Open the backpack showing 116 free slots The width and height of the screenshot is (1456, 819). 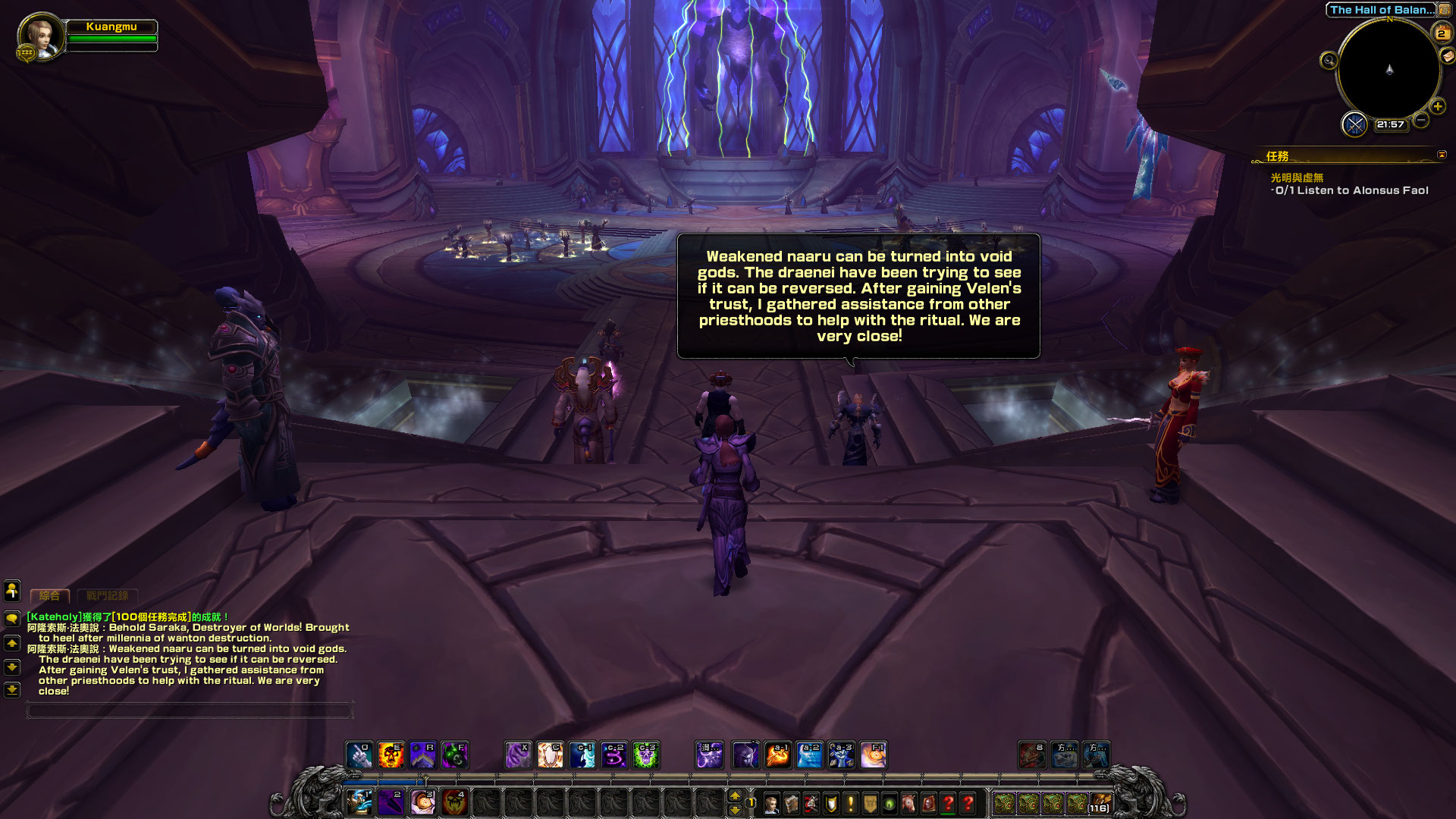click(1100, 804)
